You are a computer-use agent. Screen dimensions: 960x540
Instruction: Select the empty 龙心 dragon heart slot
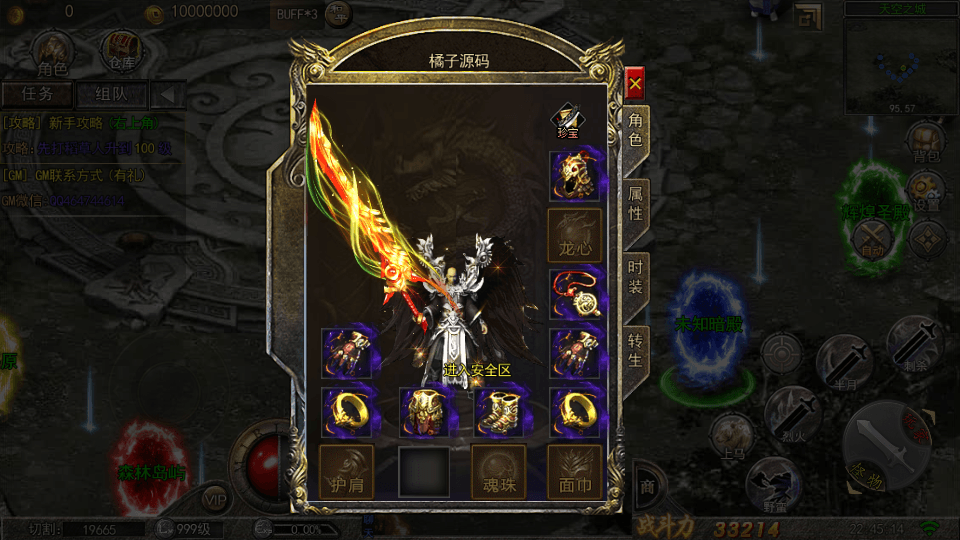pos(575,236)
